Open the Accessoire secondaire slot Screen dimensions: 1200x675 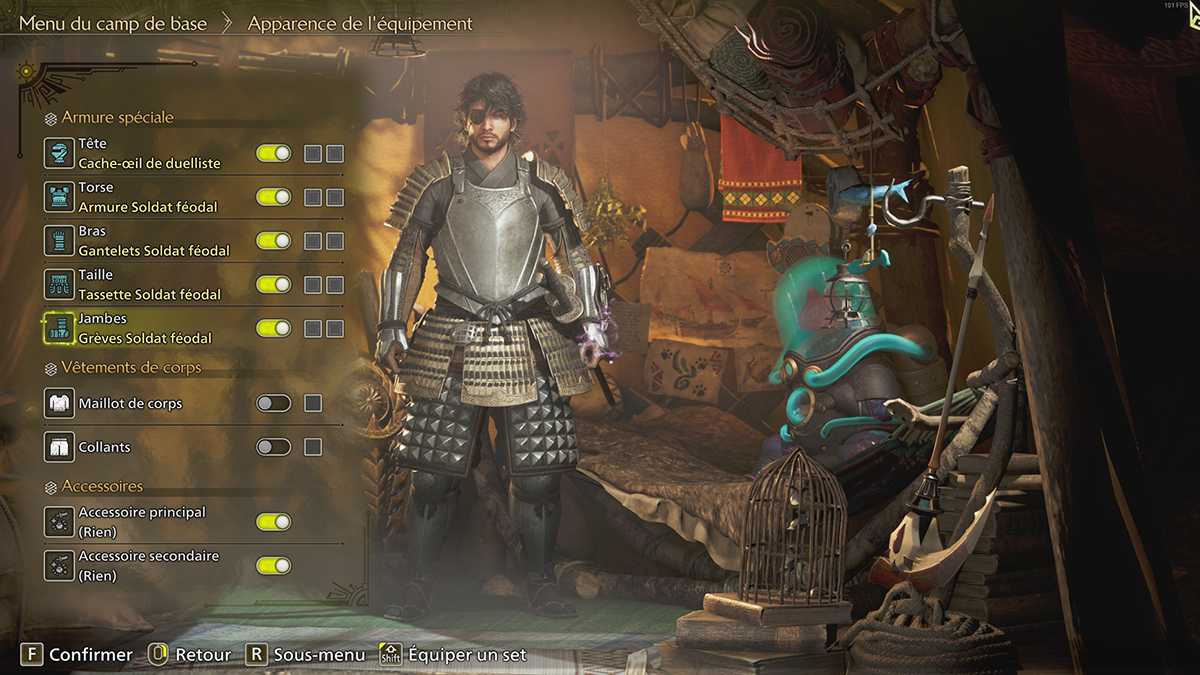tap(148, 566)
